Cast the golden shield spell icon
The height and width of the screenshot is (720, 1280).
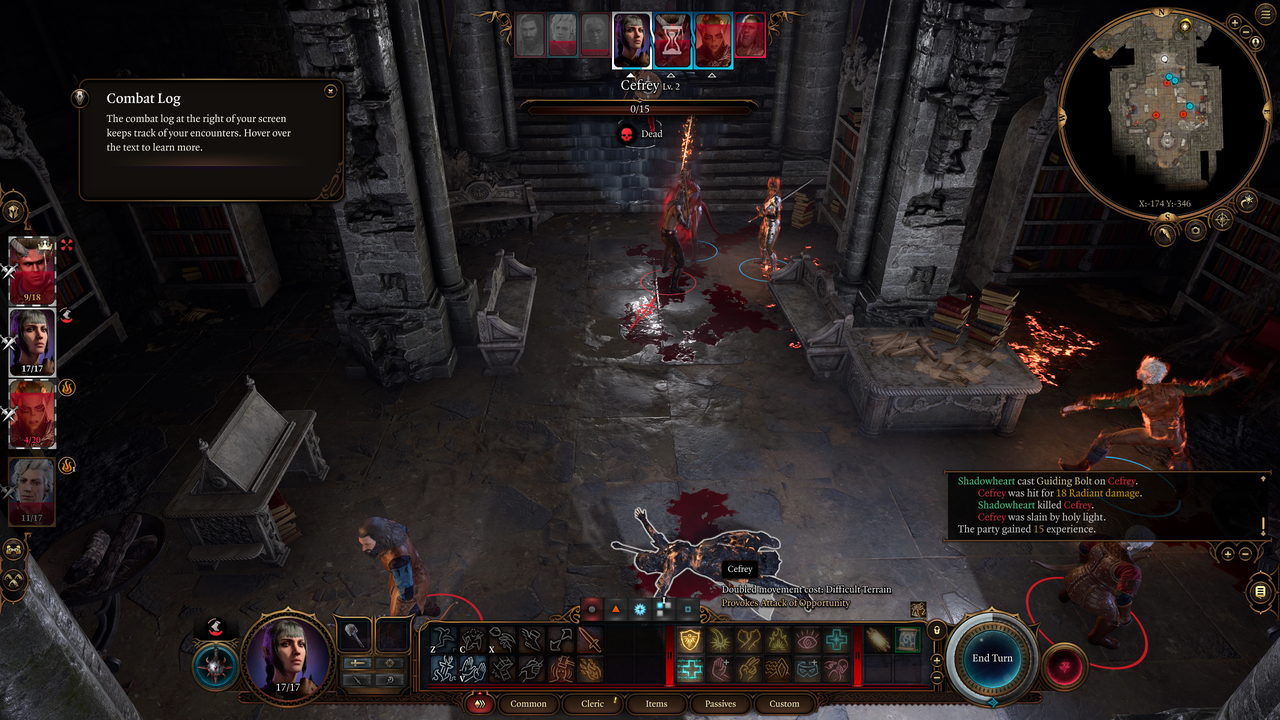pos(689,641)
